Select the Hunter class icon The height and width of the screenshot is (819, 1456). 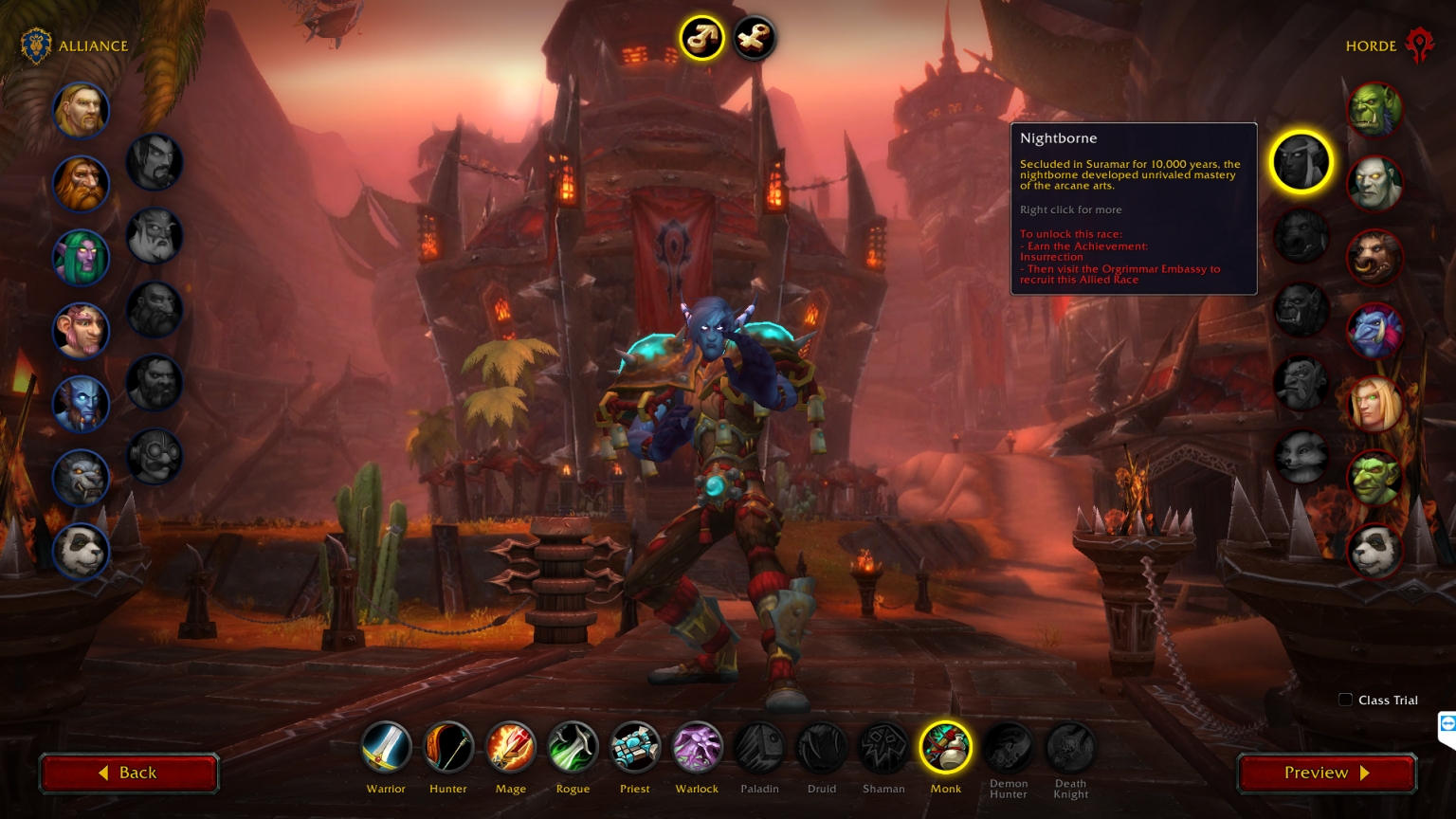447,747
